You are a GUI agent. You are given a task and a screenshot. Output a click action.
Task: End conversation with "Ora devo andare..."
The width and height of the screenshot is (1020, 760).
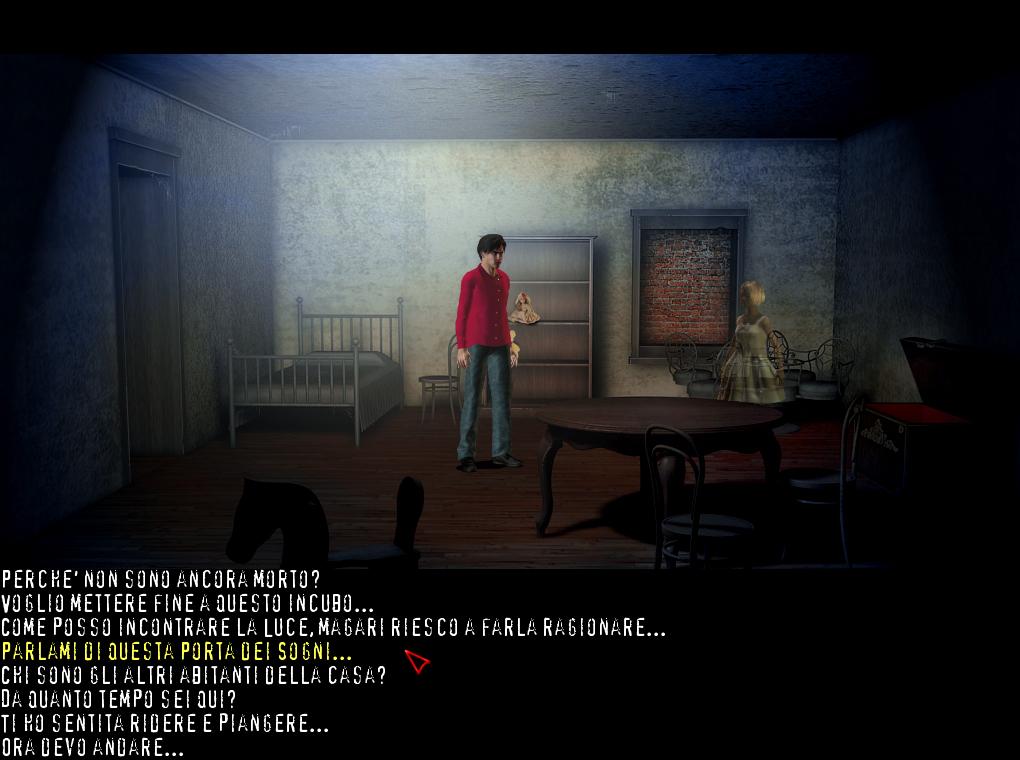coord(92,747)
